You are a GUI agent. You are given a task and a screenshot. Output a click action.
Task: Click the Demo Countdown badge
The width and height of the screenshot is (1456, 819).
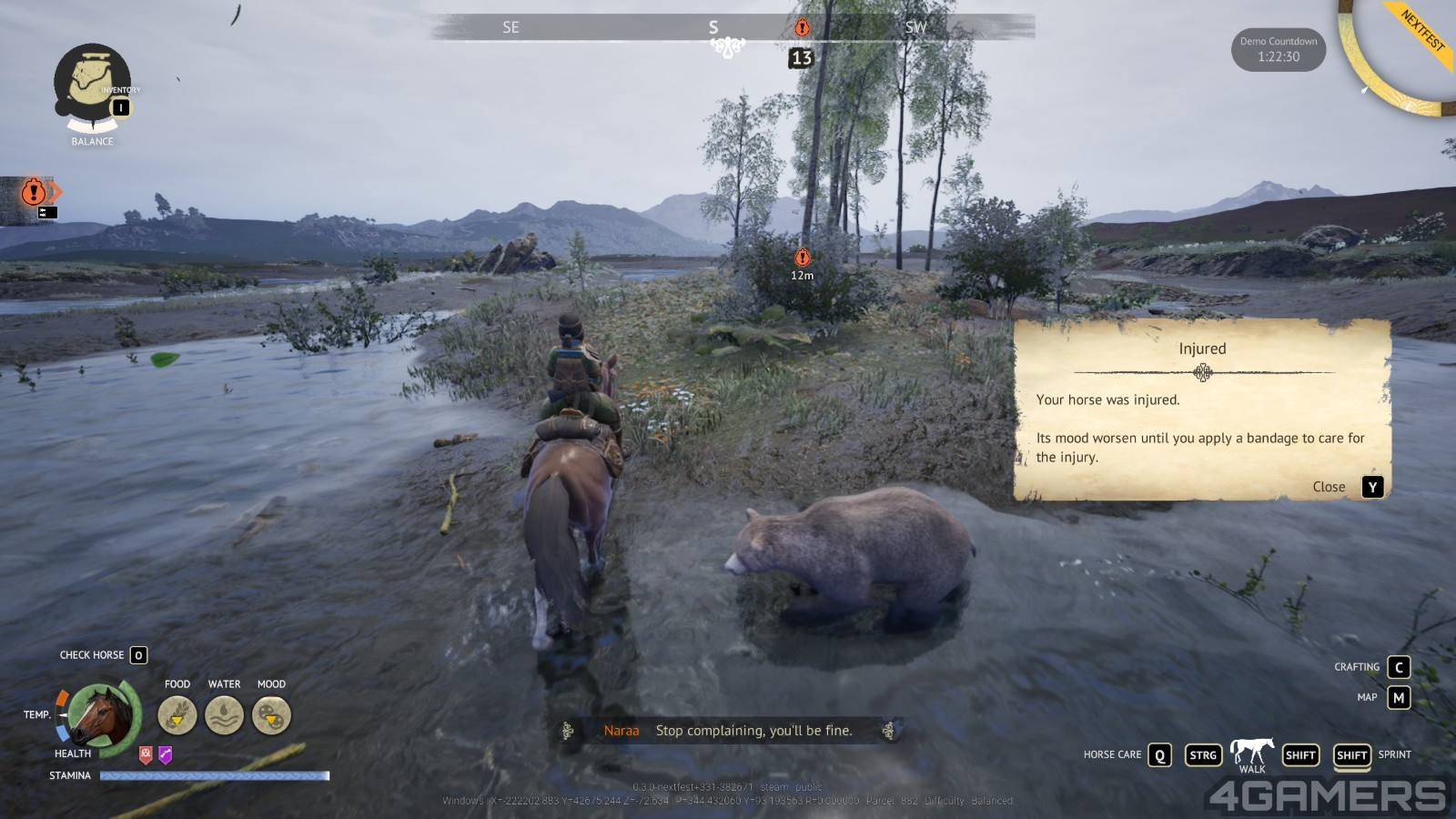tap(1278, 49)
